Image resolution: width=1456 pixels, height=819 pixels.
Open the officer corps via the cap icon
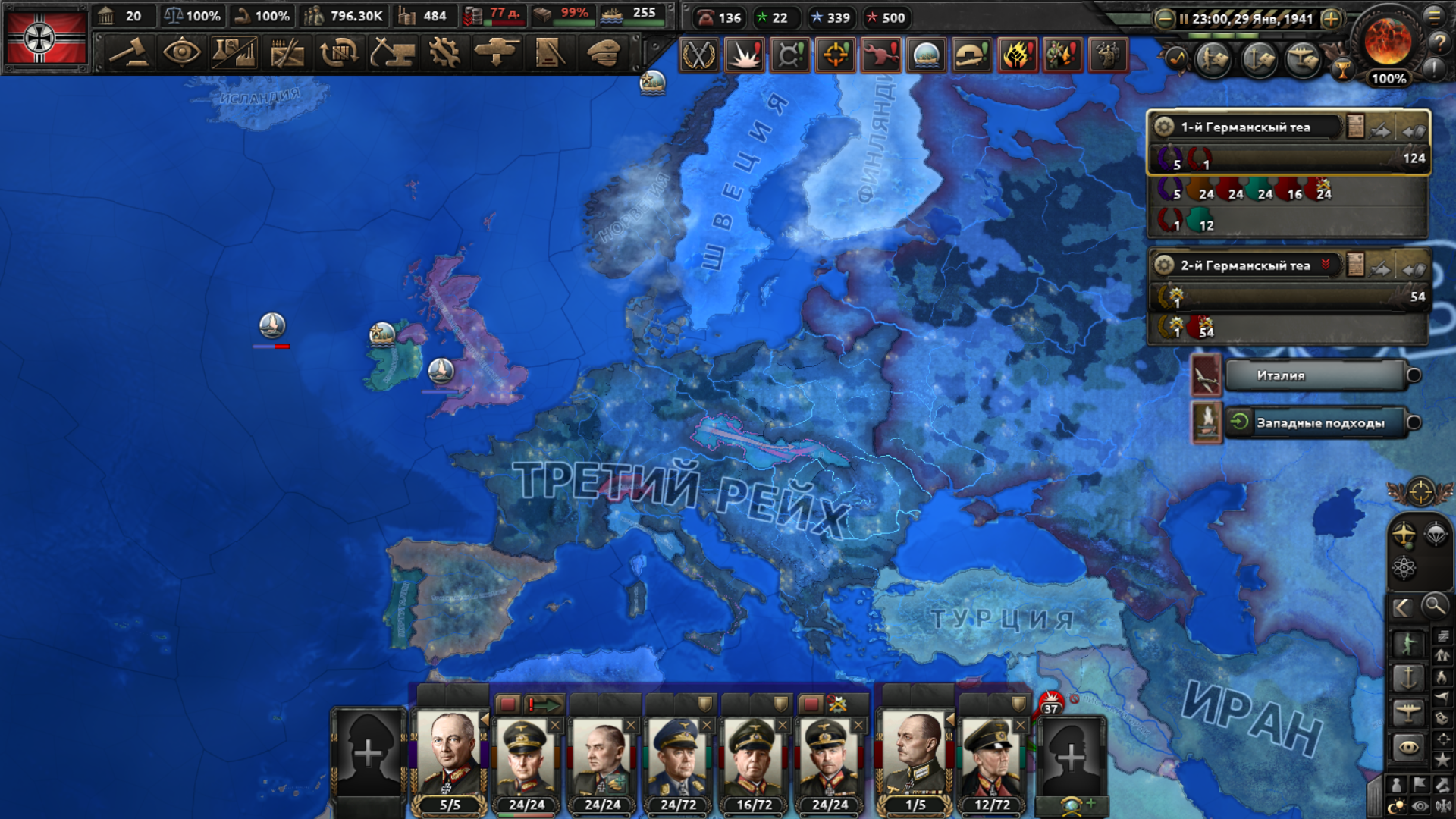click(x=604, y=53)
